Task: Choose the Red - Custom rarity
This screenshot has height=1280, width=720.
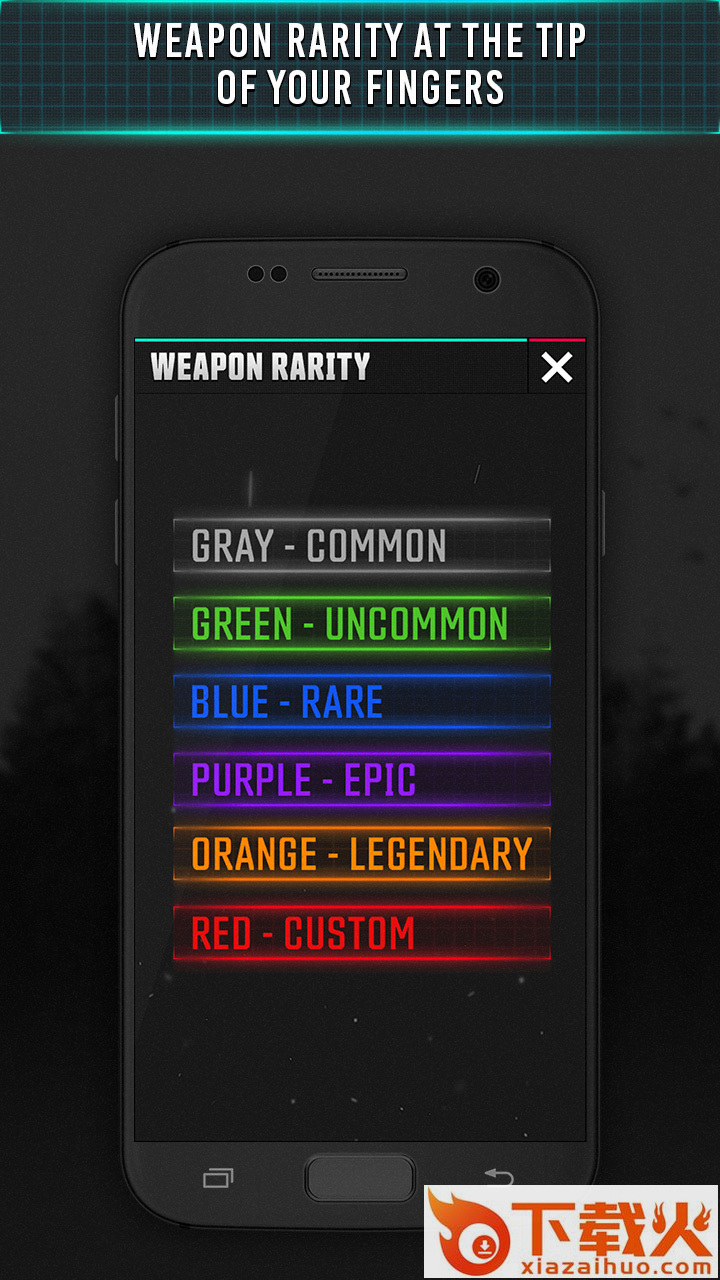Action: [x=361, y=933]
